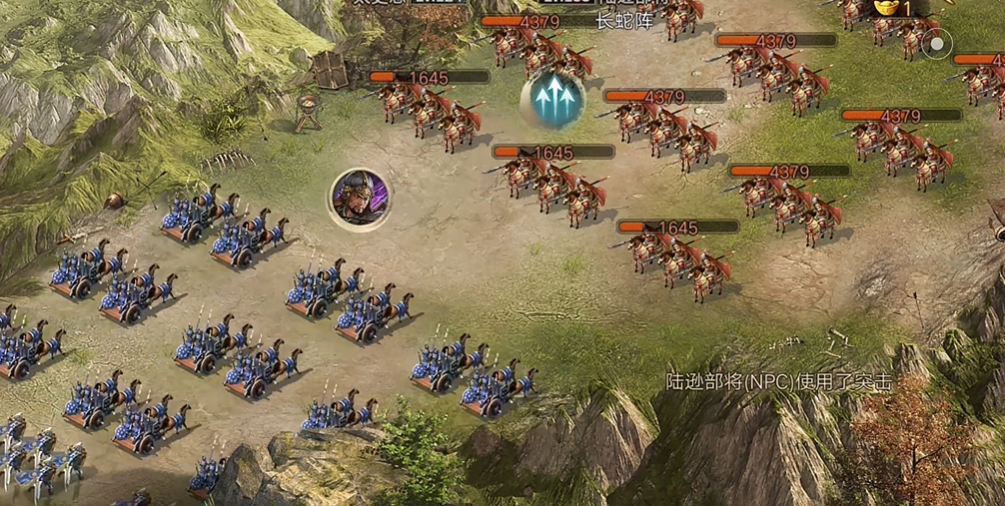Screen dimensions: 1005x506
Task: Select the armored general portrait
Action: tap(360, 198)
